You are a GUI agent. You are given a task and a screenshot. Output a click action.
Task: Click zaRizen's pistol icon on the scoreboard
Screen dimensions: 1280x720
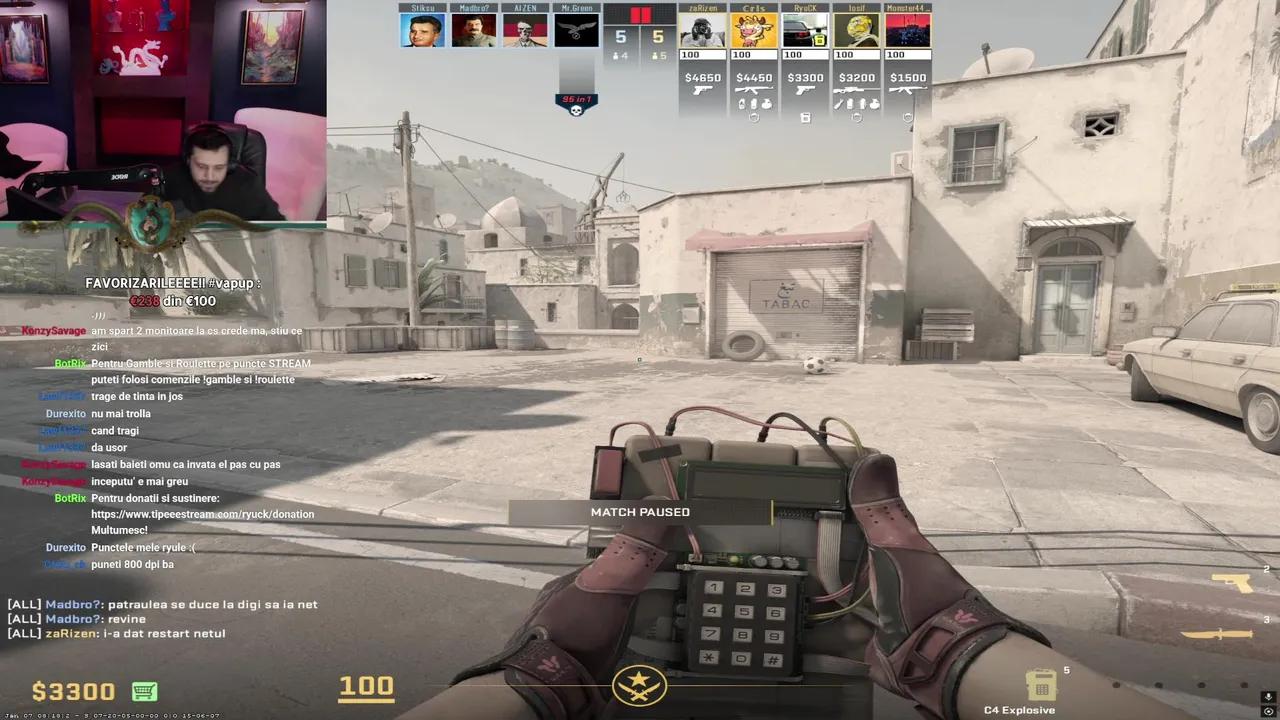click(702, 90)
